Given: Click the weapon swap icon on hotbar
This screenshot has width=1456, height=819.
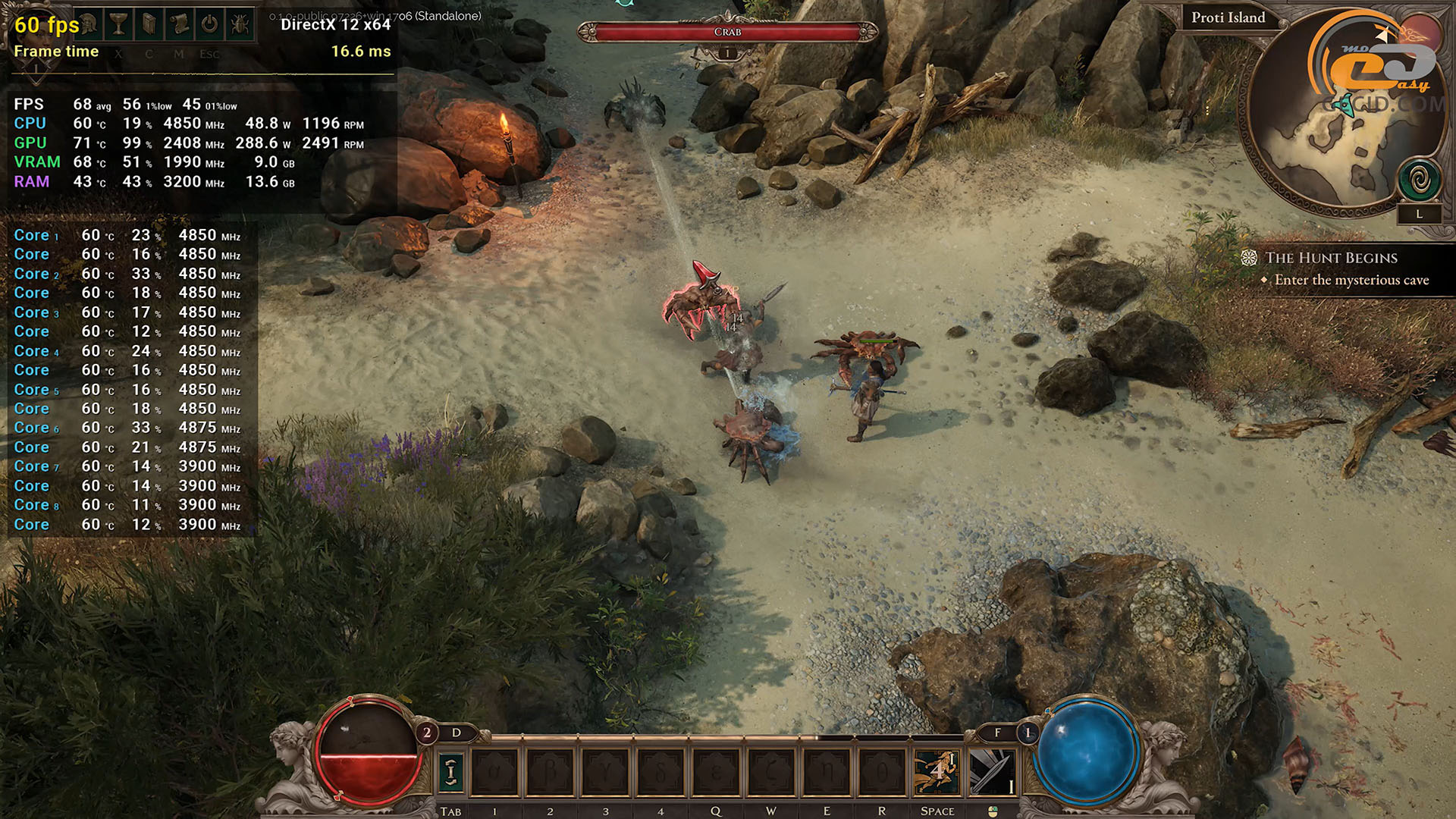Looking at the screenshot, I should (451, 772).
